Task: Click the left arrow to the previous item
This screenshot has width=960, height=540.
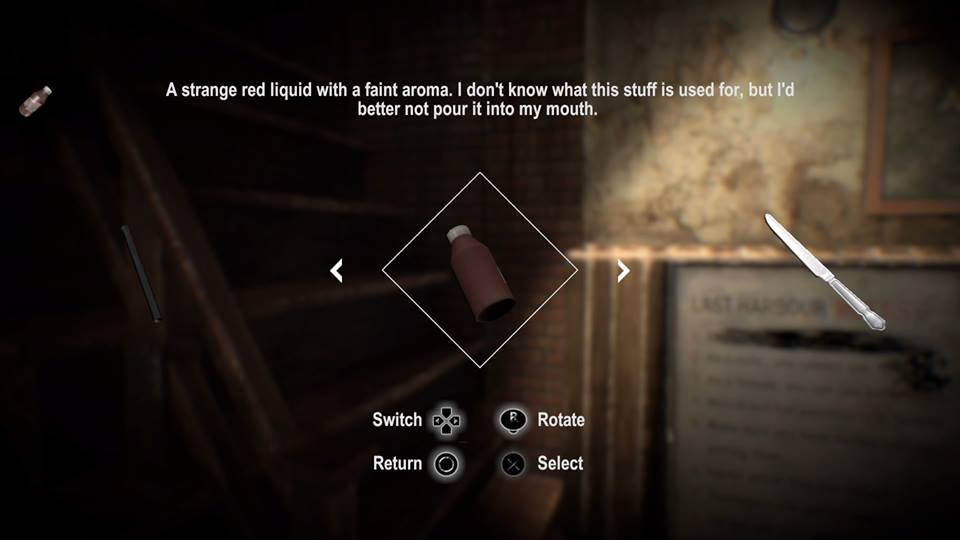Action: click(x=337, y=270)
